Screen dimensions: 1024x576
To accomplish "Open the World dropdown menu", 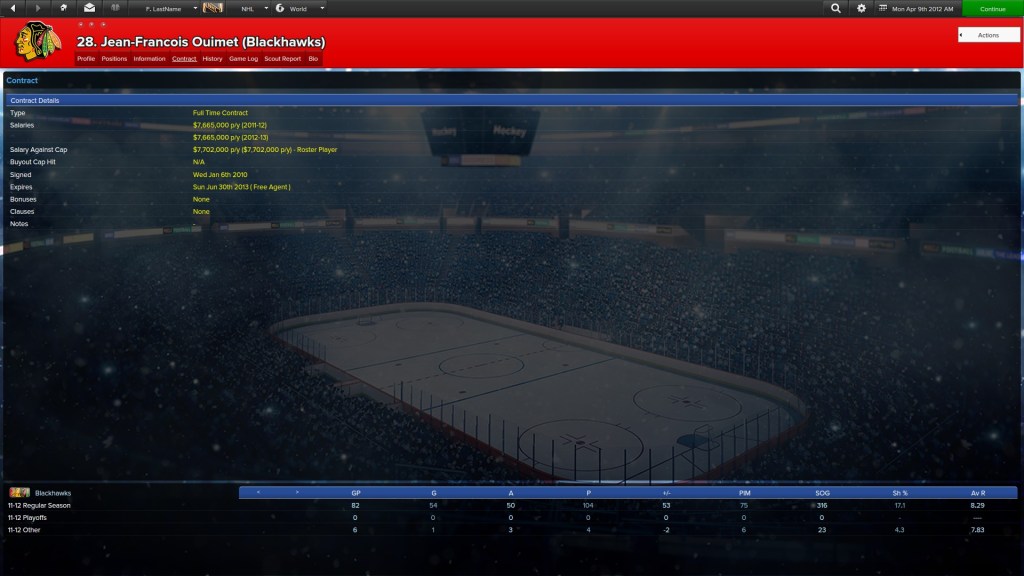I will [x=299, y=8].
